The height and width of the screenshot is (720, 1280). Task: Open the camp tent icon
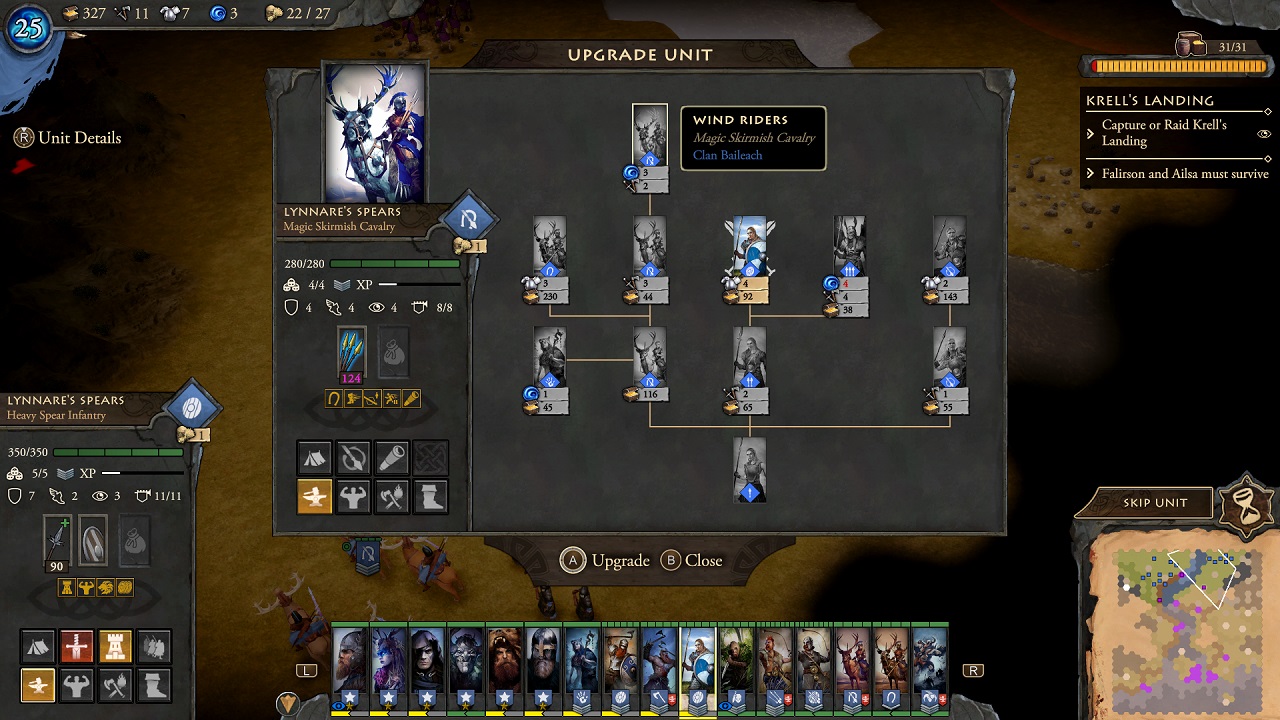tap(38, 646)
